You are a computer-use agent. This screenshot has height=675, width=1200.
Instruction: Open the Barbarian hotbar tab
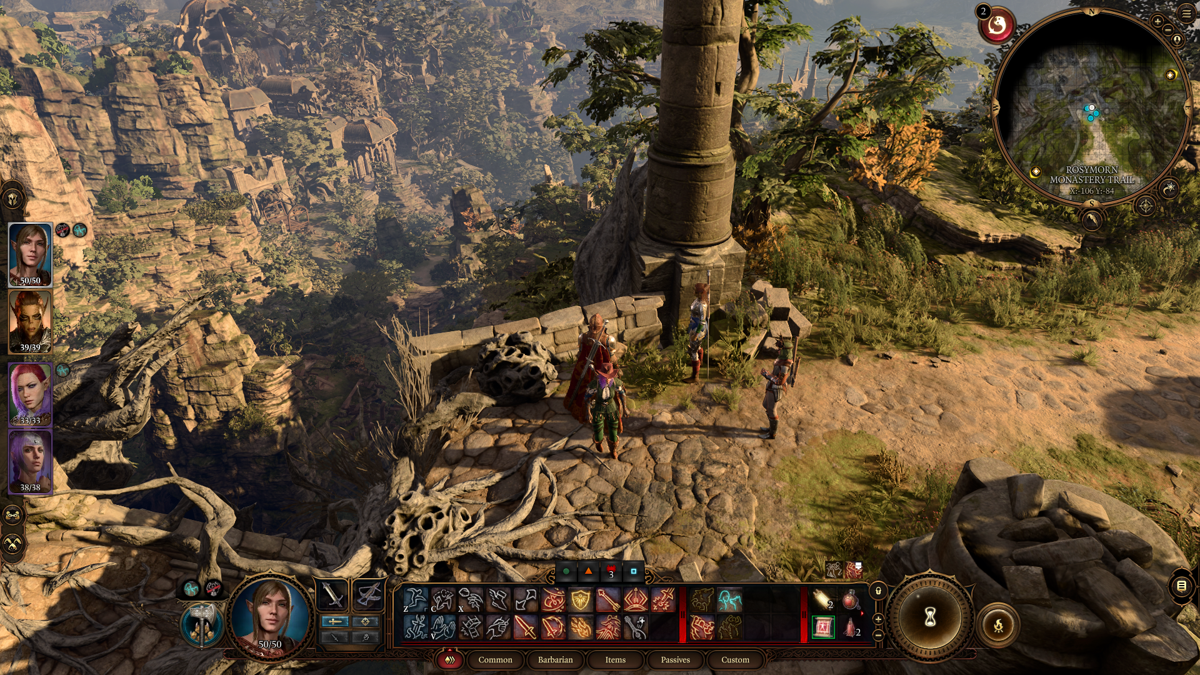pos(555,660)
